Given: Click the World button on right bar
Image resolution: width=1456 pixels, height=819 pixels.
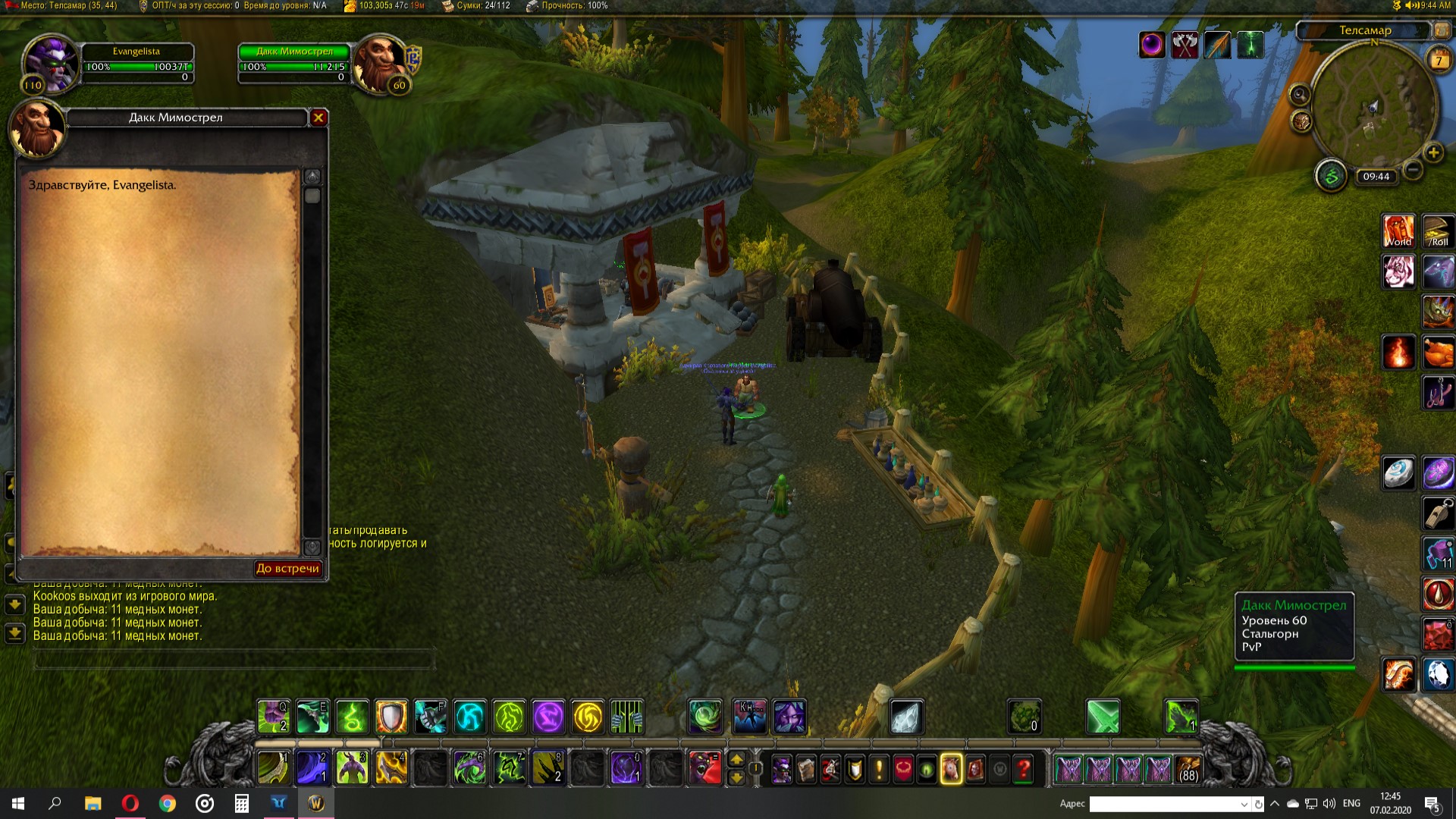Looking at the screenshot, I should pos(1398,231).
